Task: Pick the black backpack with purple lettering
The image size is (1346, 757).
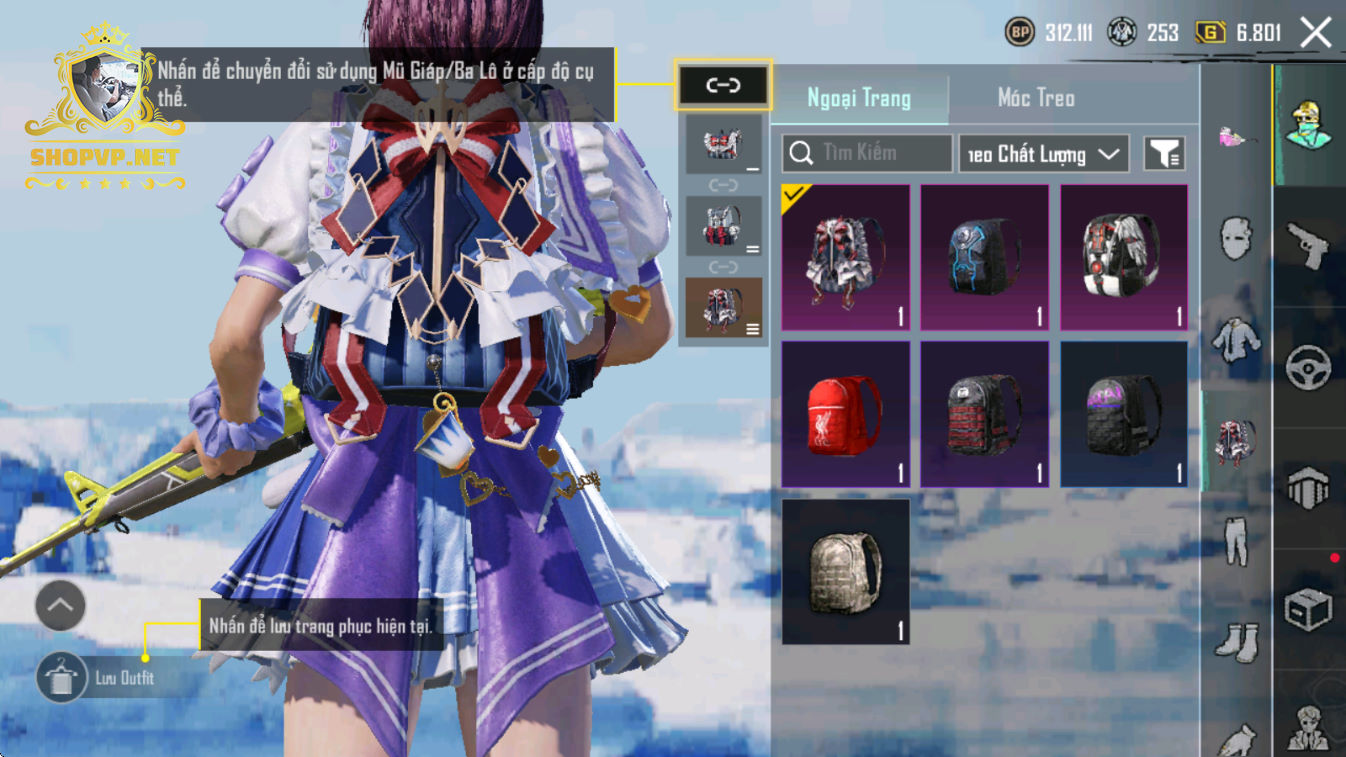Action: 1124,414
